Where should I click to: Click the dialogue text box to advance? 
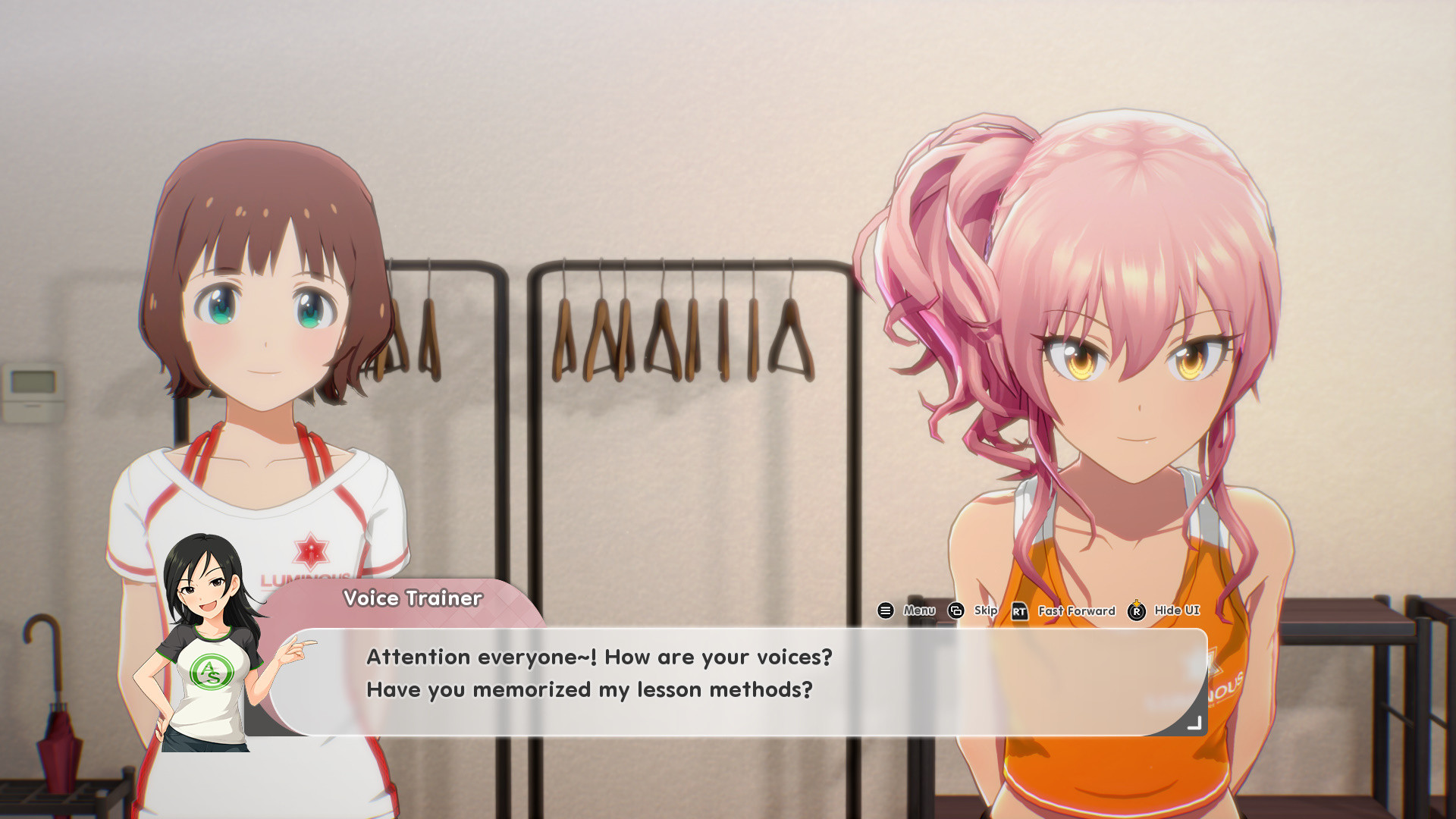pyautogui.click(x=728, y=679)
